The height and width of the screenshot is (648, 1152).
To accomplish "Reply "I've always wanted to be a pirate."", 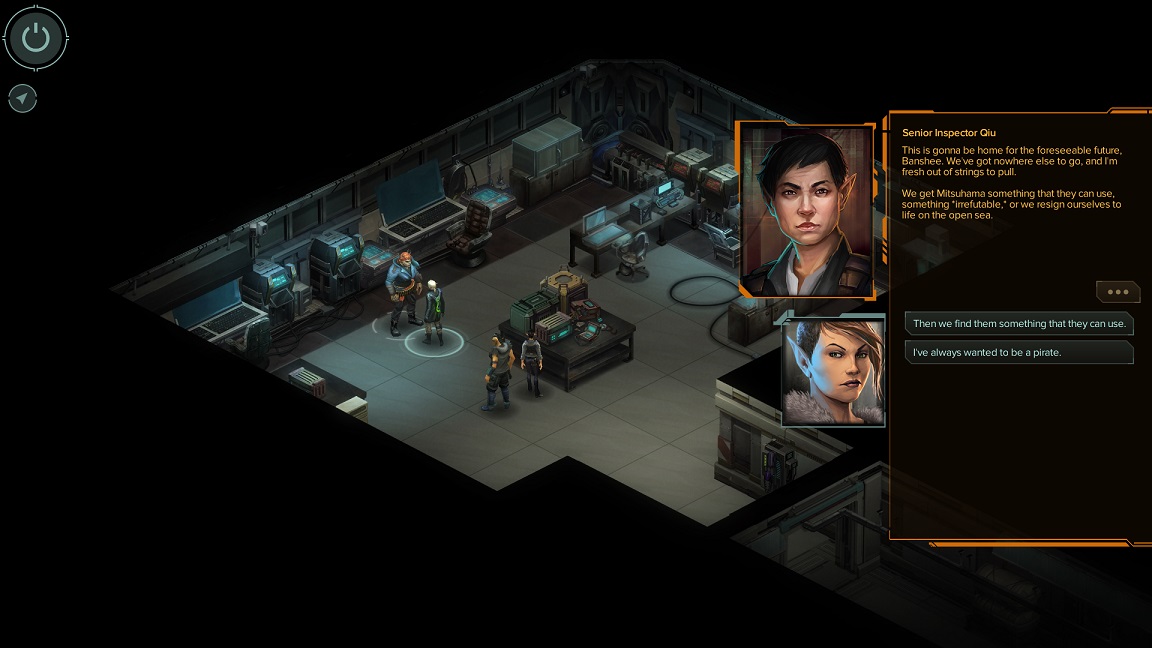I will [x=1019, y=352].
